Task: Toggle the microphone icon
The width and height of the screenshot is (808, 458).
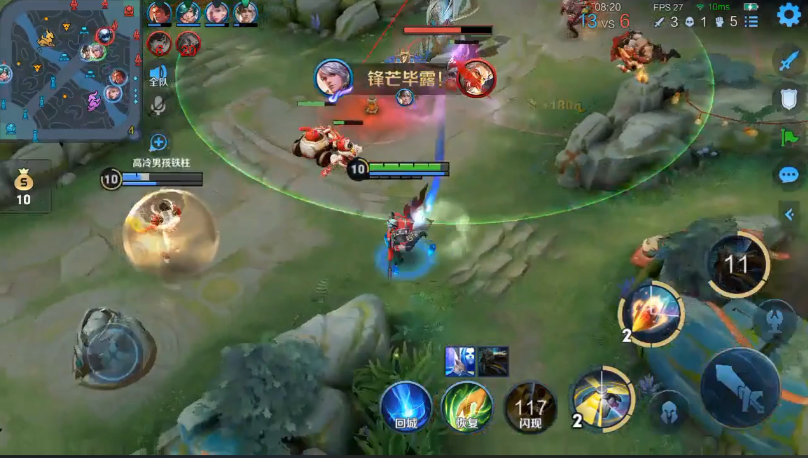Action: (158, 105)
